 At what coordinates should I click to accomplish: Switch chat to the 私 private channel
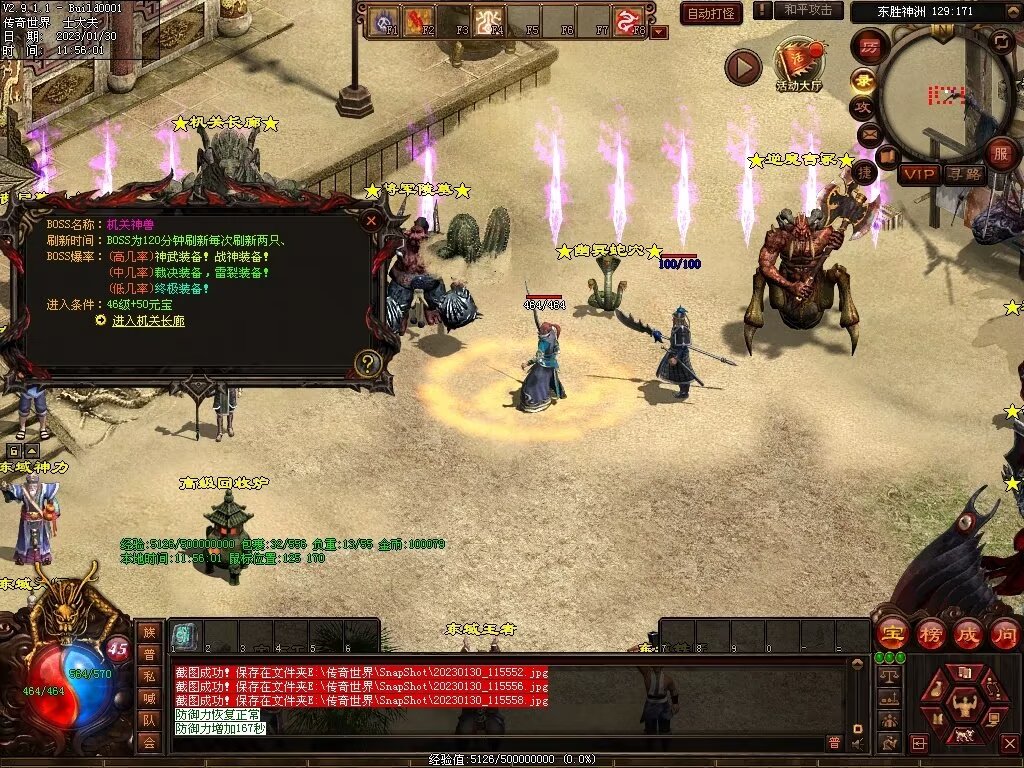click(149, 675)
